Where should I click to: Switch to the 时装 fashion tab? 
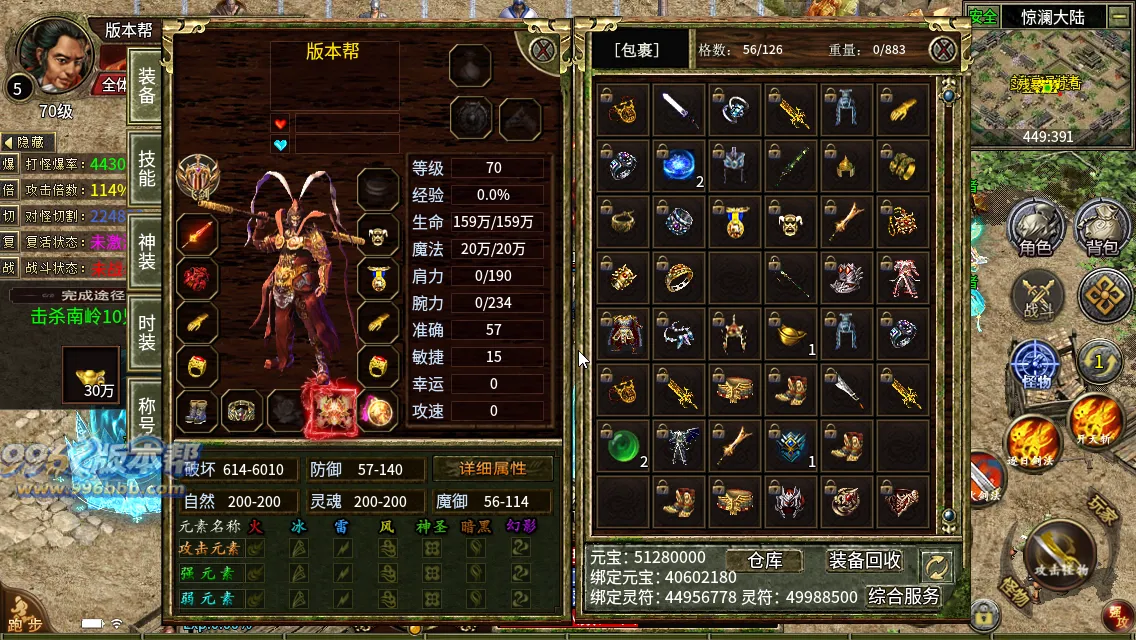pos(147,330)
